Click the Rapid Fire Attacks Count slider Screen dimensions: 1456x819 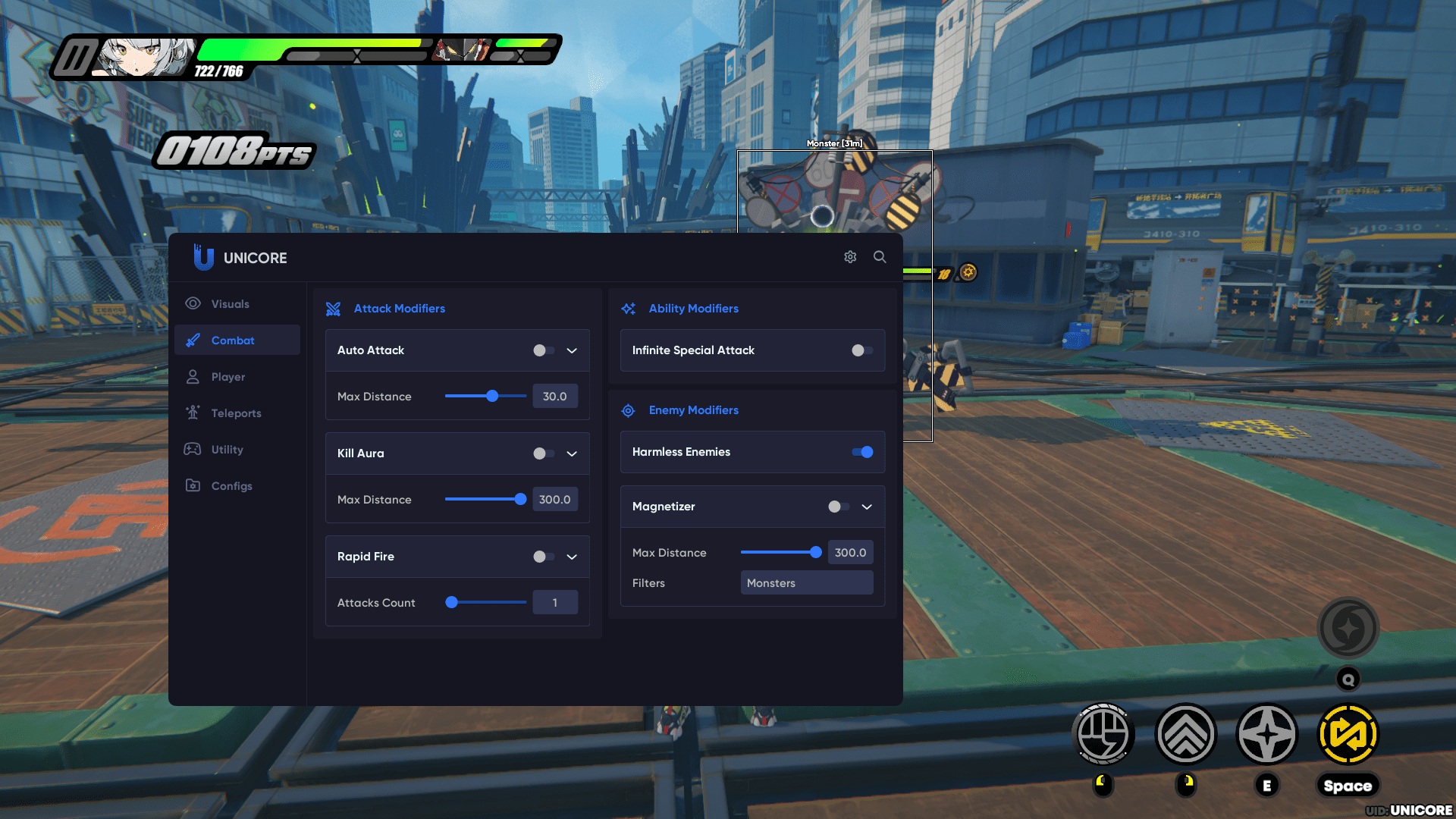[486, 603]
